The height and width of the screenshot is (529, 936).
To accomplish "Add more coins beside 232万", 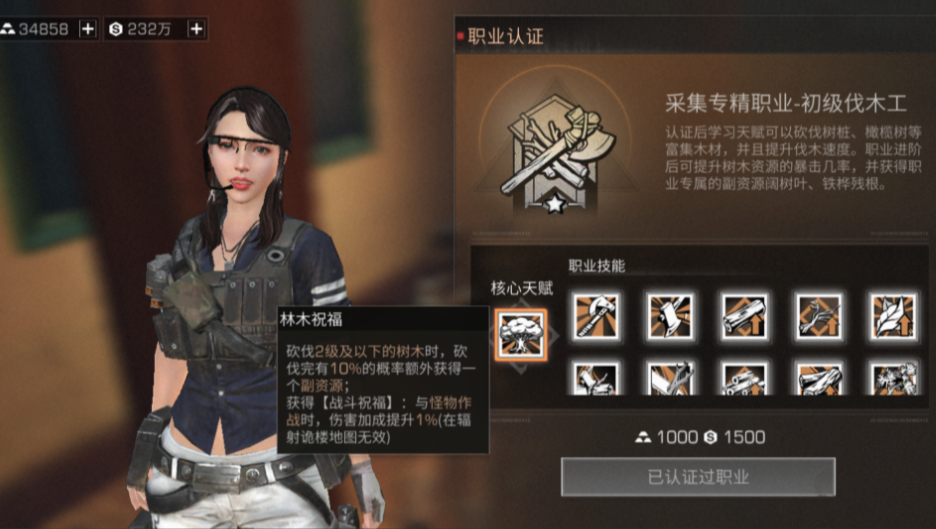I will tap(196, 29).
